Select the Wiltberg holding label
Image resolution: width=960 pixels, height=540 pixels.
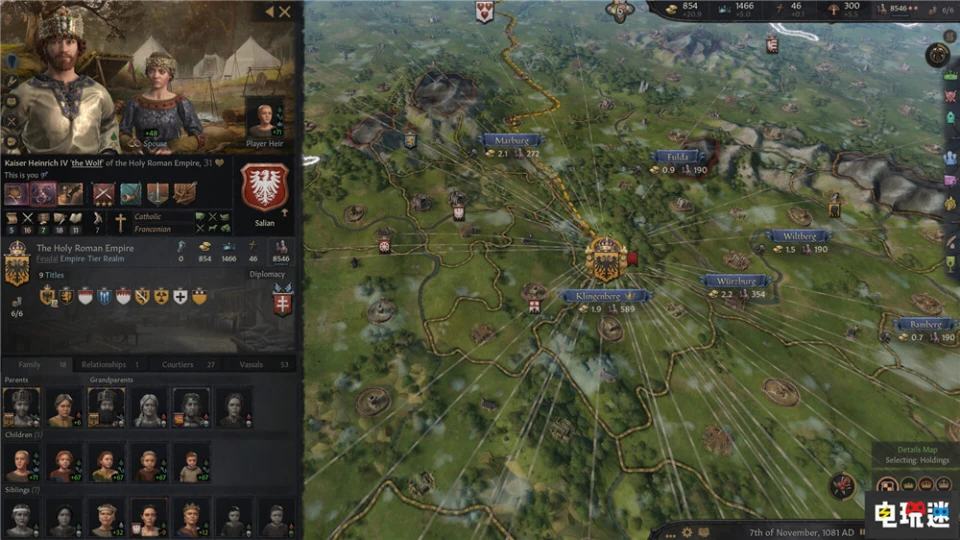[800, 236]
